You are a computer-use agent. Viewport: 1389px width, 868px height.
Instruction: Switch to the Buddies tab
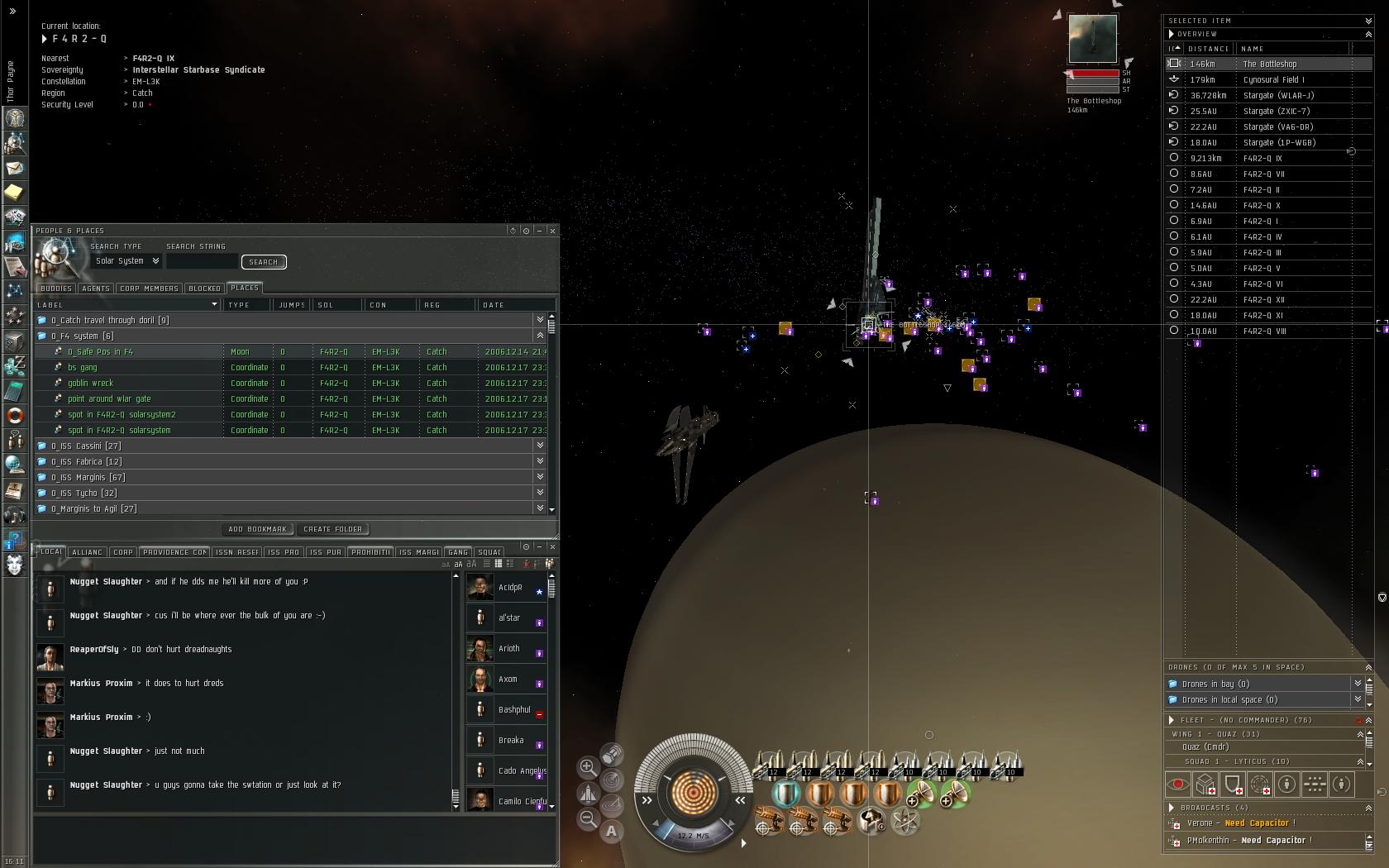pos(56,289)
